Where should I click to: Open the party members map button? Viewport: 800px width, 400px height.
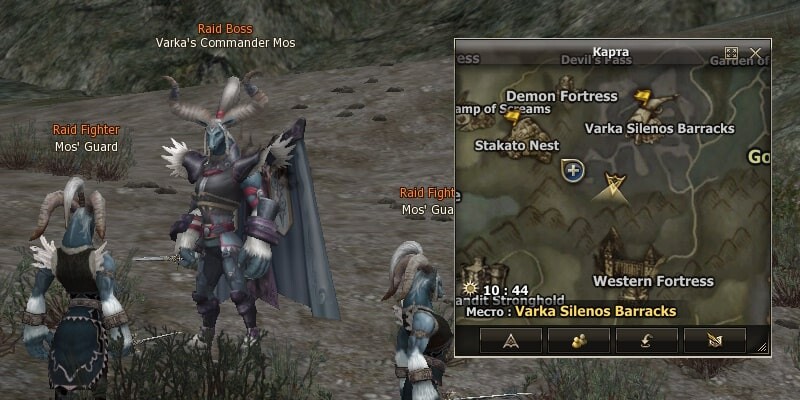tap(579, 340)
